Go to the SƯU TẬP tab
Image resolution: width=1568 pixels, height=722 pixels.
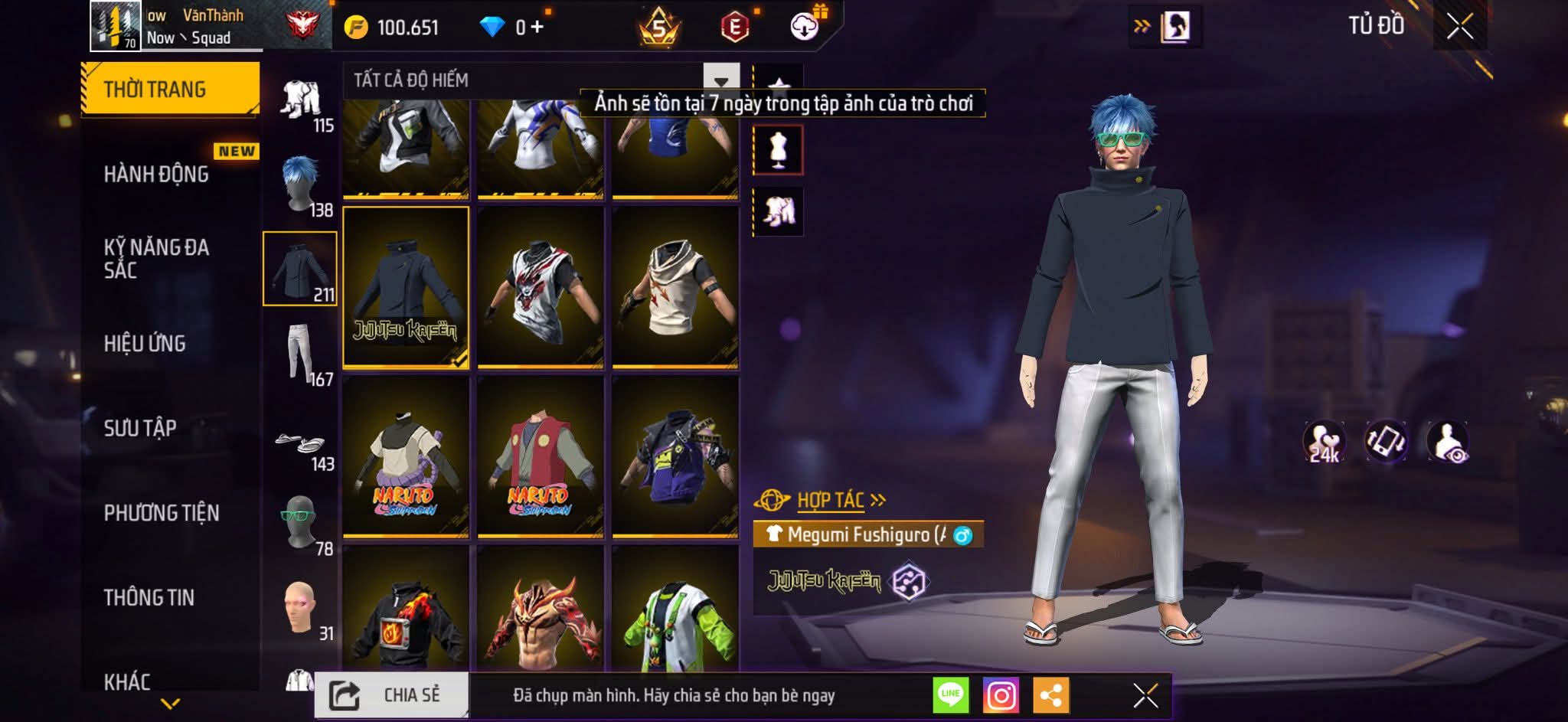coord(140,428)
